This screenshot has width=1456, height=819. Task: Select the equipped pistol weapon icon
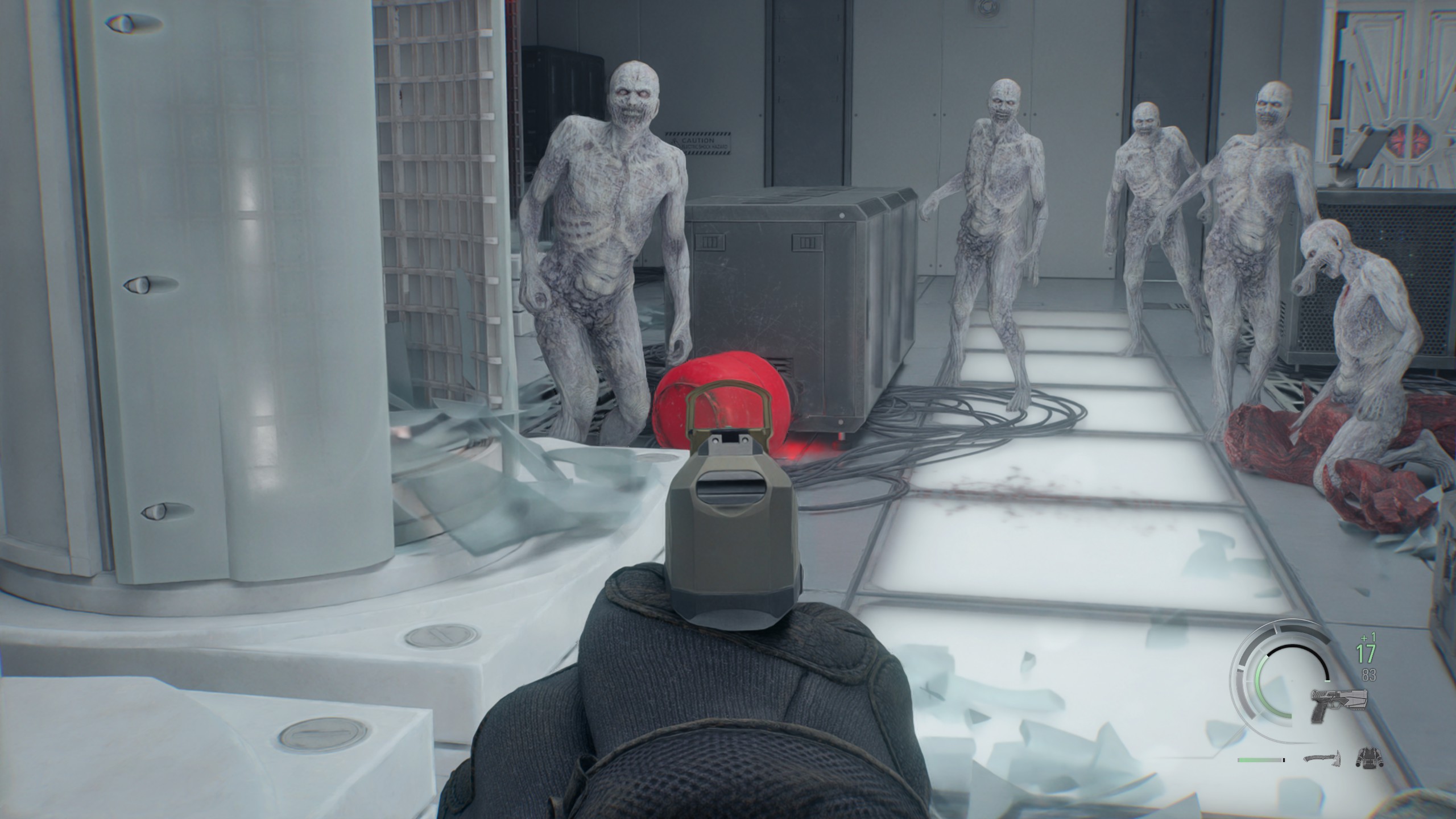click(x=1338, y=704)
